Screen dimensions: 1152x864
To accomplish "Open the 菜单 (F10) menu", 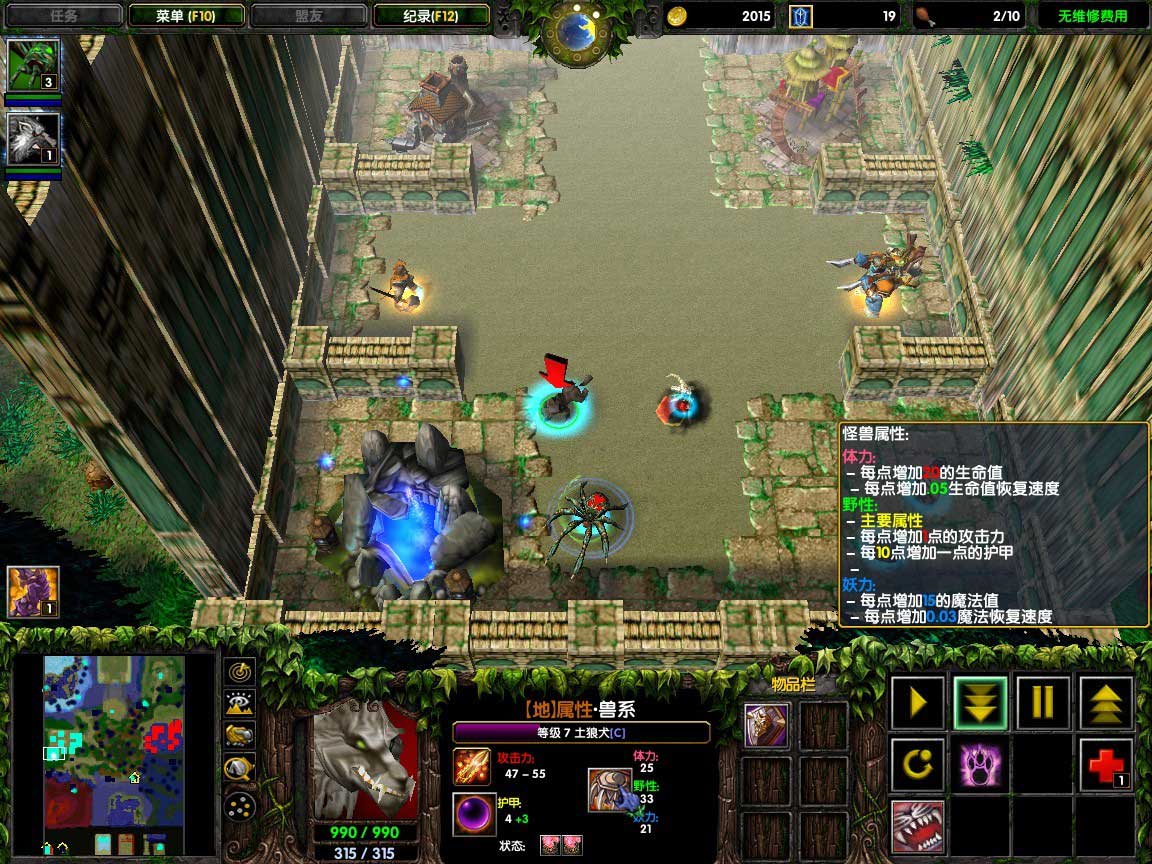I will (186, 16).
